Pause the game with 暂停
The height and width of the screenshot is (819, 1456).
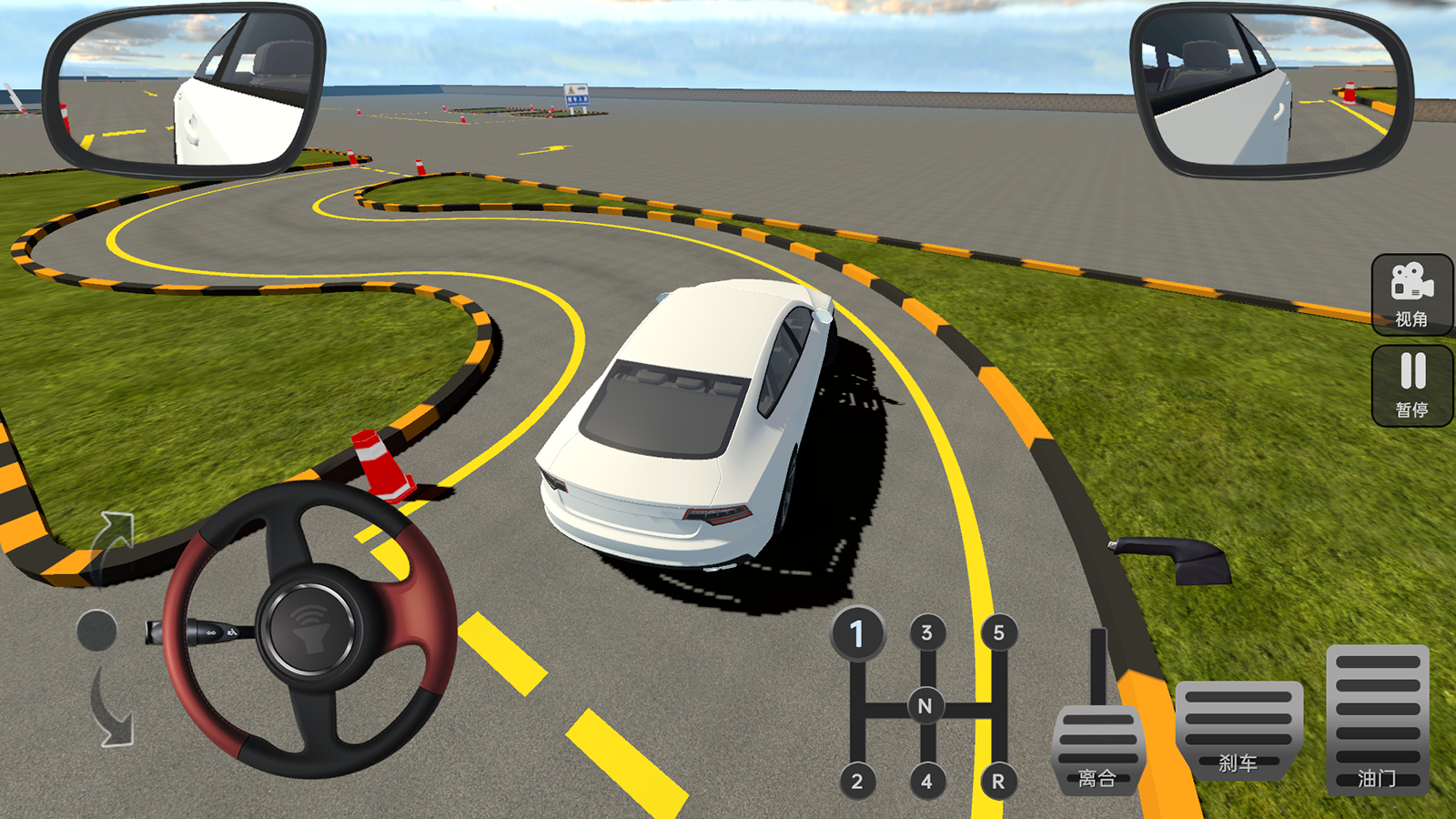(x=1411, y=385)
